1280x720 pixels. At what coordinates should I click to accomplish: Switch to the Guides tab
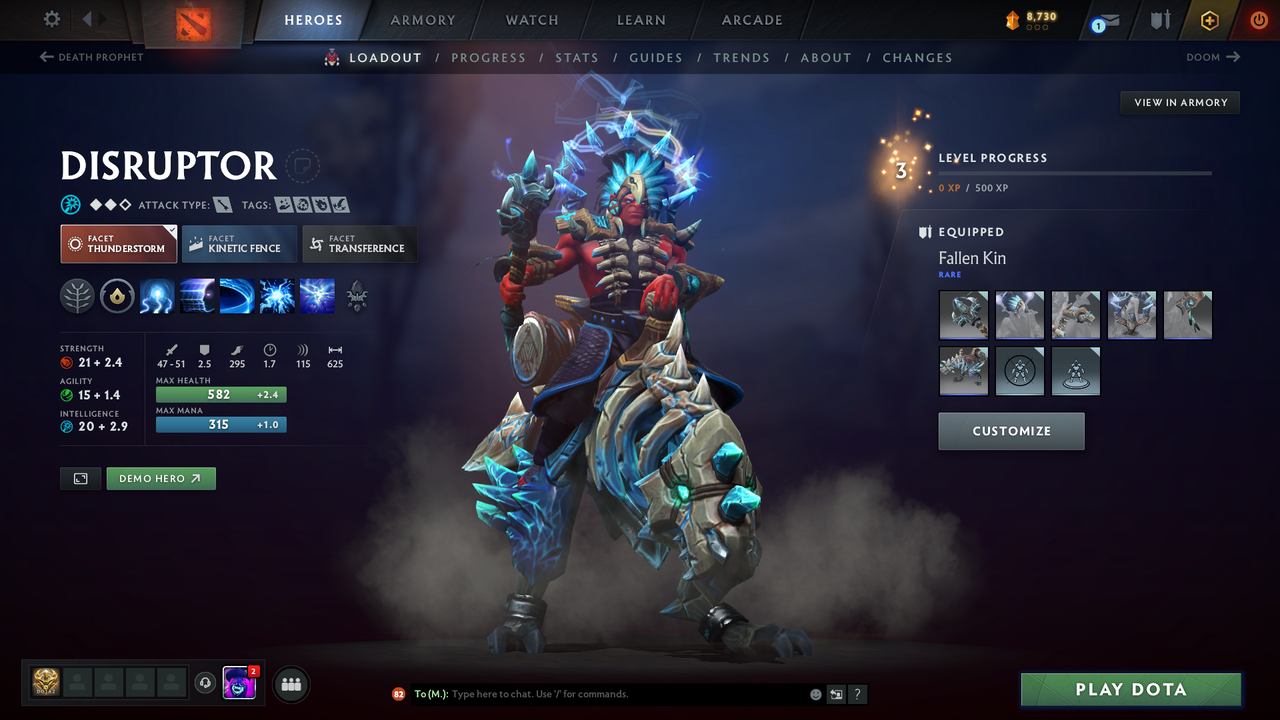tap(656, 57)
